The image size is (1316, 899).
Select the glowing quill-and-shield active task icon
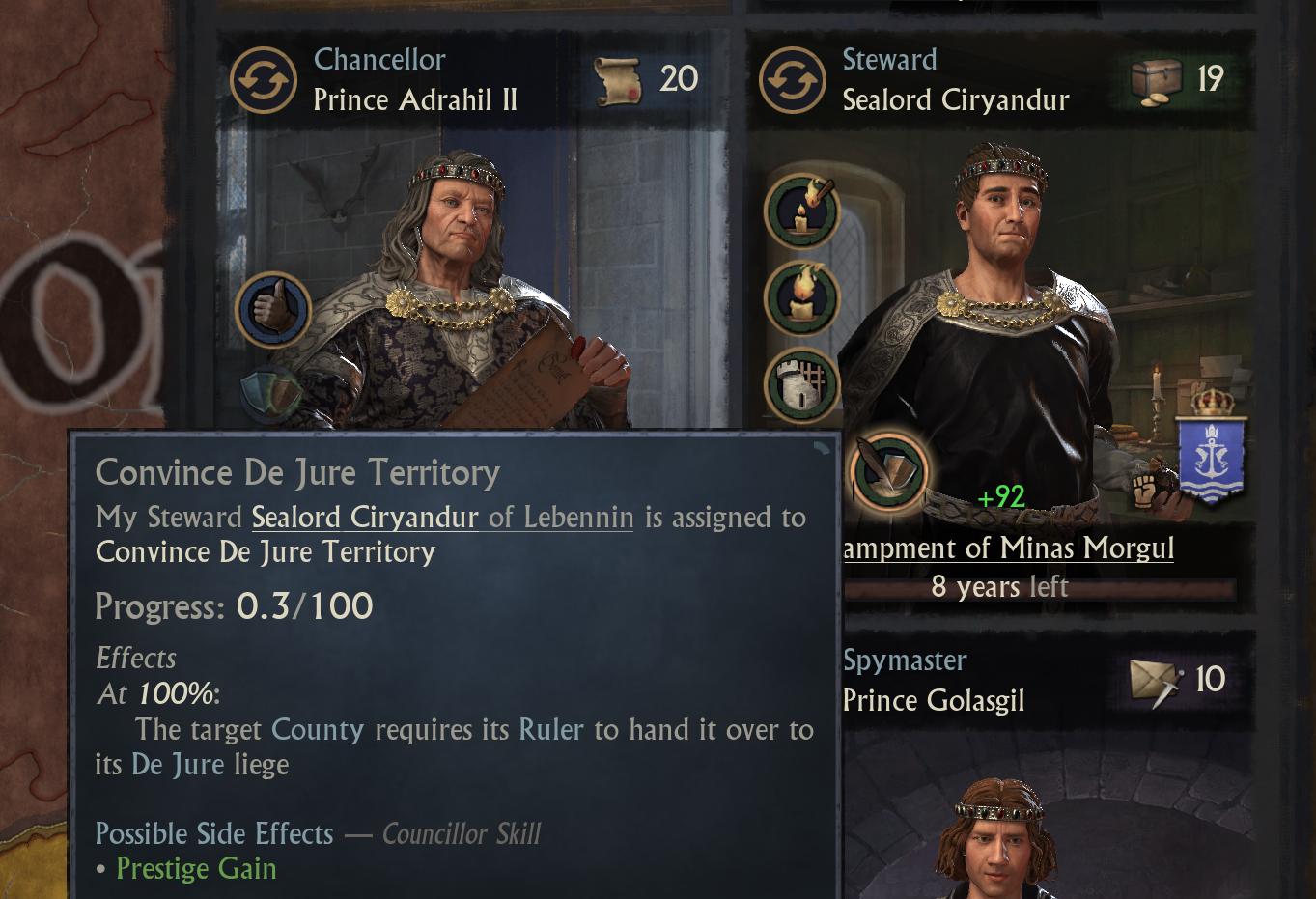pyautogui.click(x=887, y=472)
